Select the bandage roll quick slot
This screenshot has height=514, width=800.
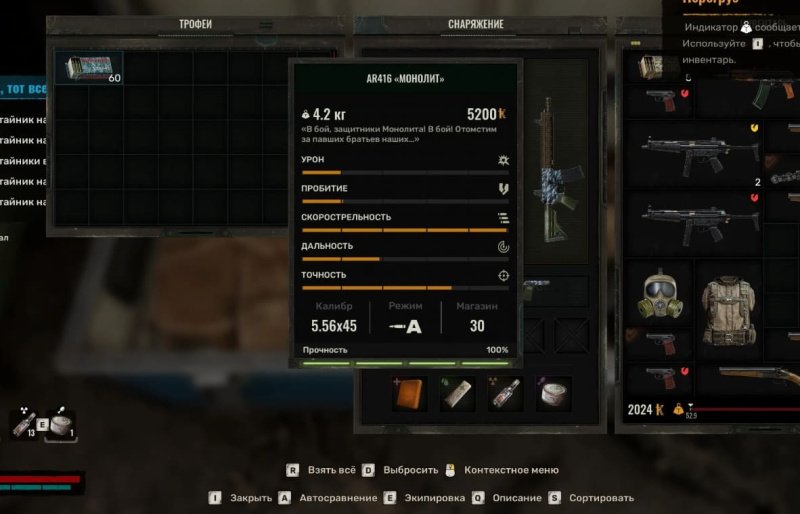(x=457, y=393)
